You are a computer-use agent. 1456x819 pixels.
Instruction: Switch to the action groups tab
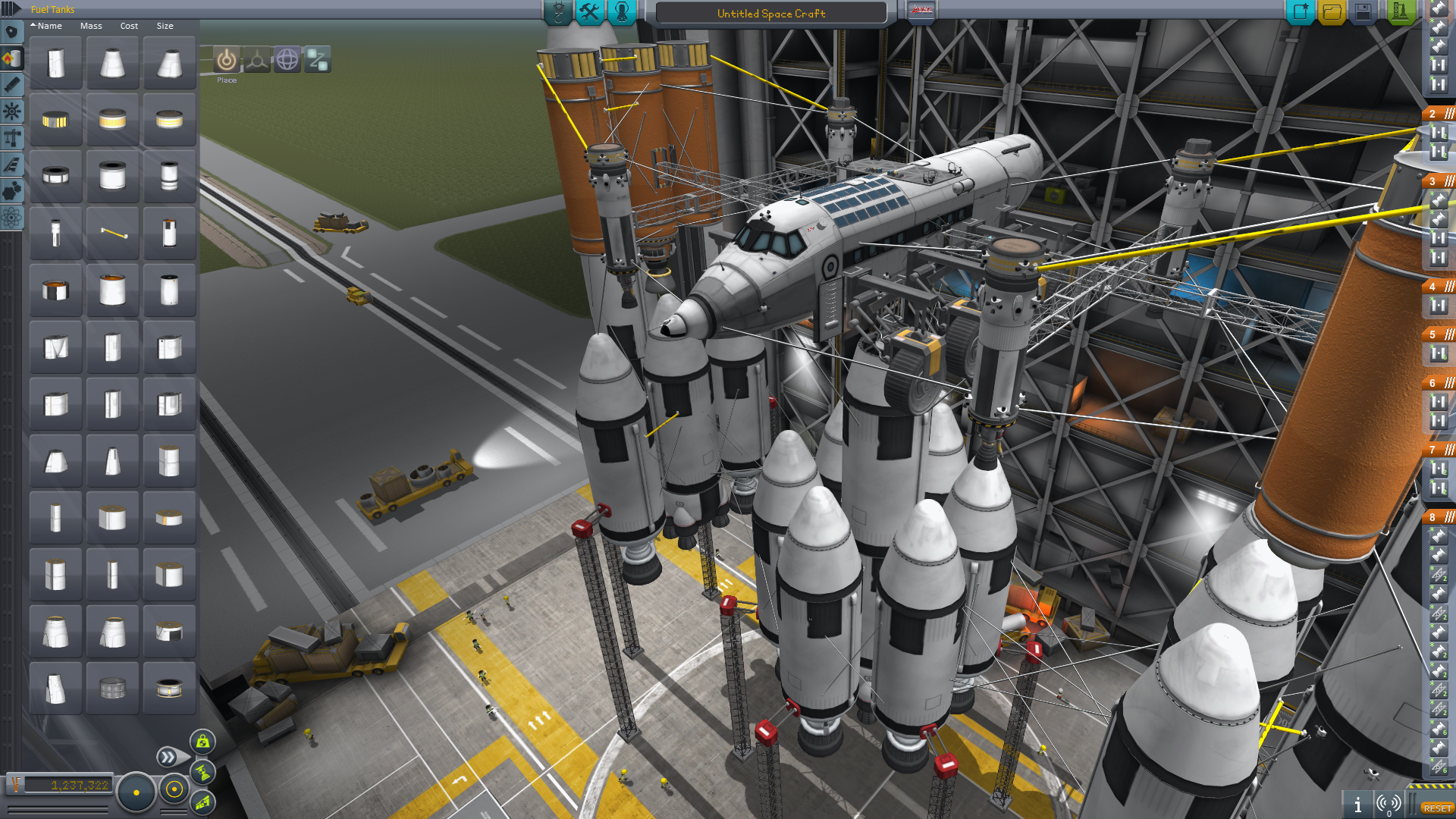[x=589, y=12]
